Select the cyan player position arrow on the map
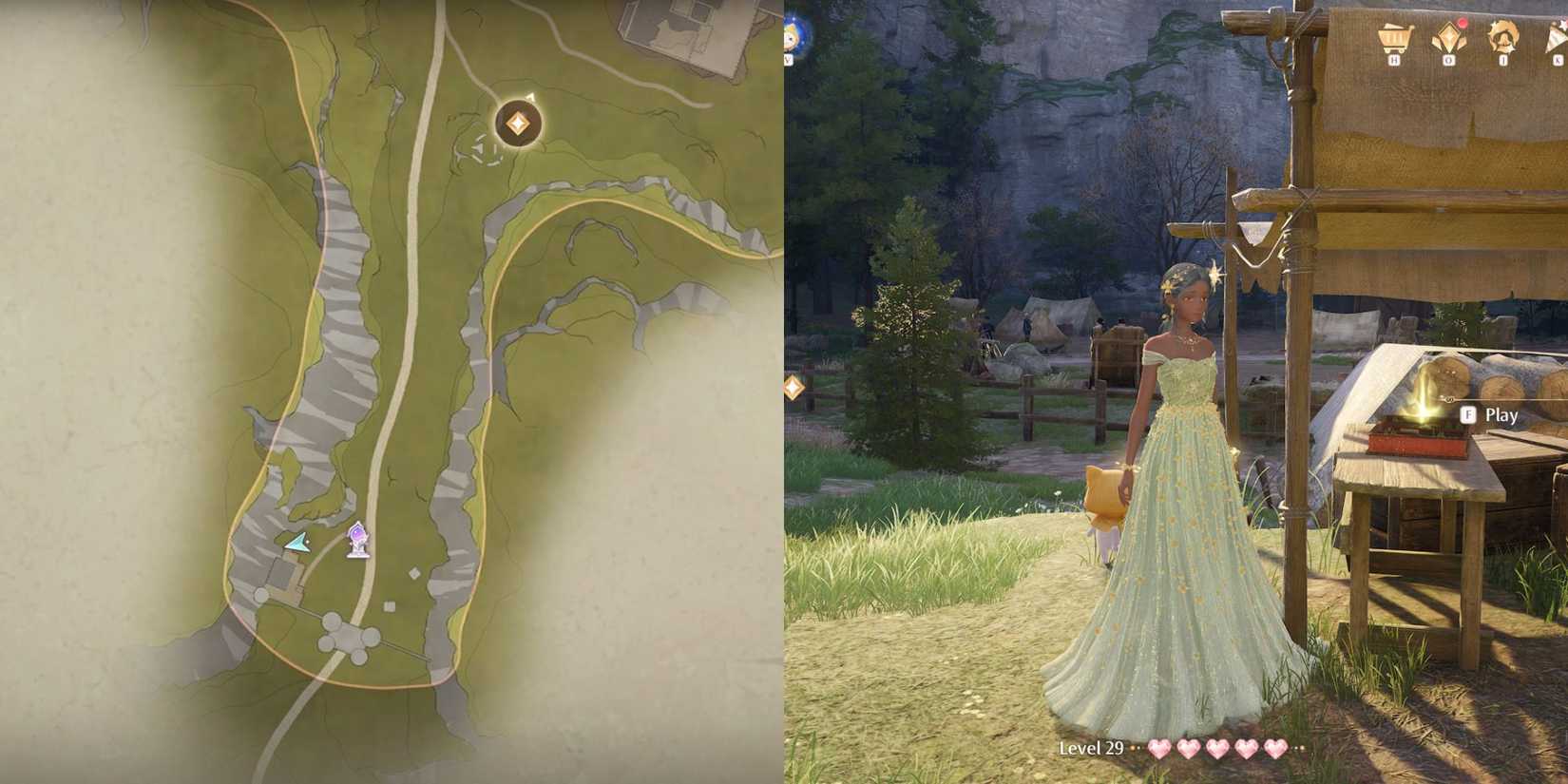This screenshot has width=1568, height=784. (297, 542)
